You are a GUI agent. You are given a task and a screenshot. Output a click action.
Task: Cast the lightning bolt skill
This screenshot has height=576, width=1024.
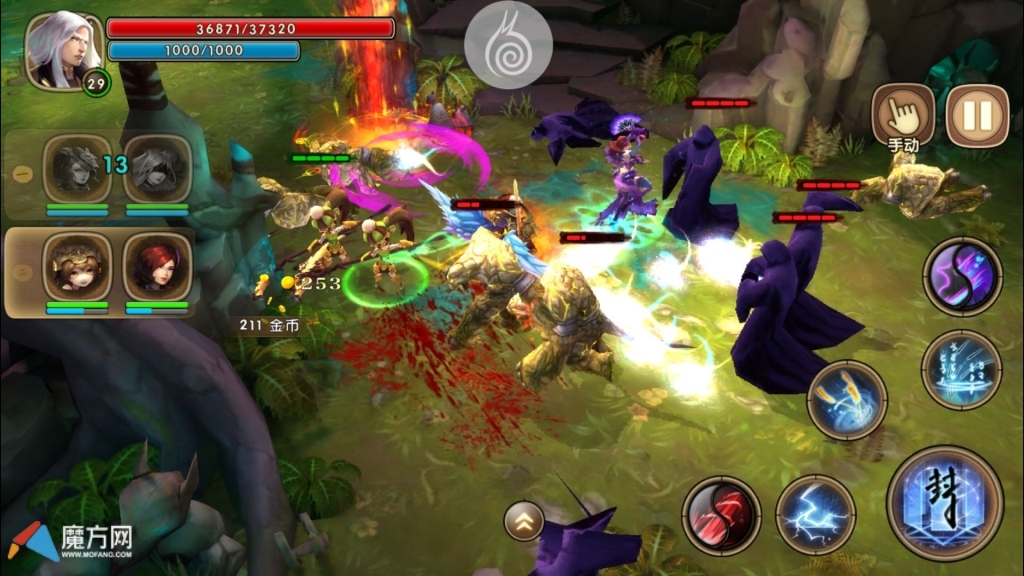pyautogui.click(x=815, y=515)
